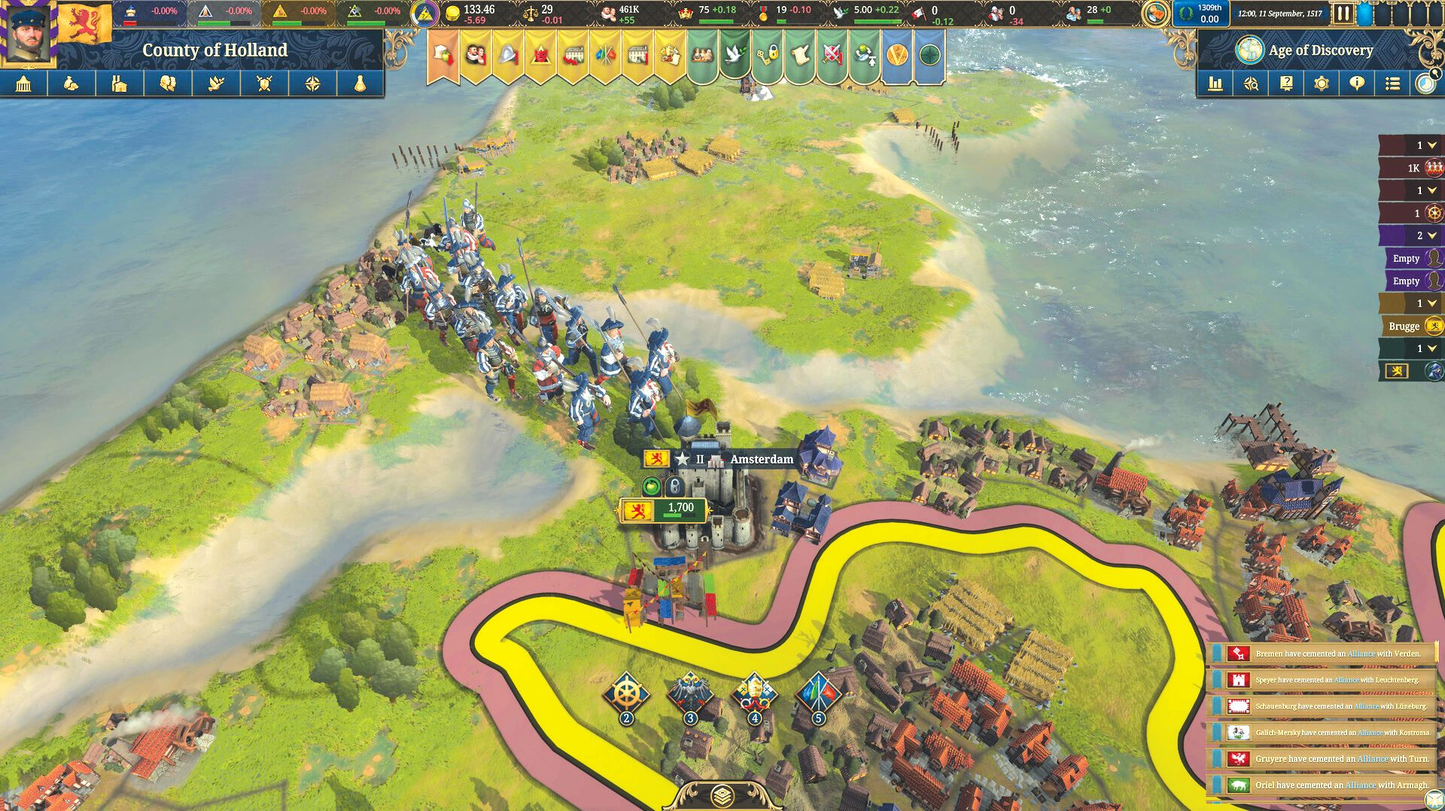This screenshot has height=811, width=1445.
Task: Click the Bremen alliance notification message
Action: point(1330,653)
